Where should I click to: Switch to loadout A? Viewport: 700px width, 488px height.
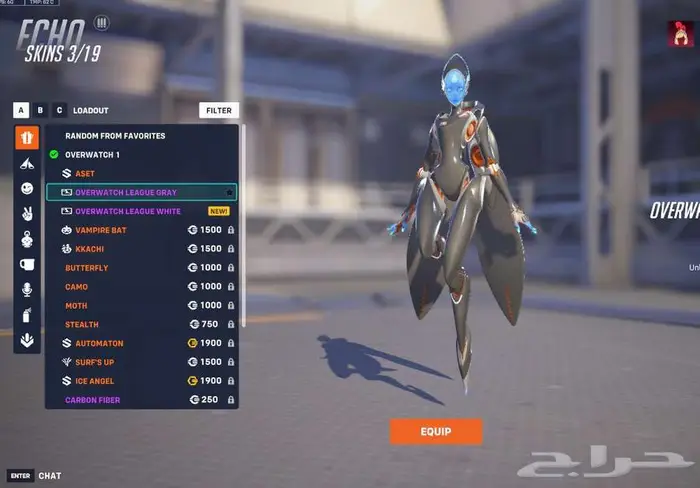[21, 110]
